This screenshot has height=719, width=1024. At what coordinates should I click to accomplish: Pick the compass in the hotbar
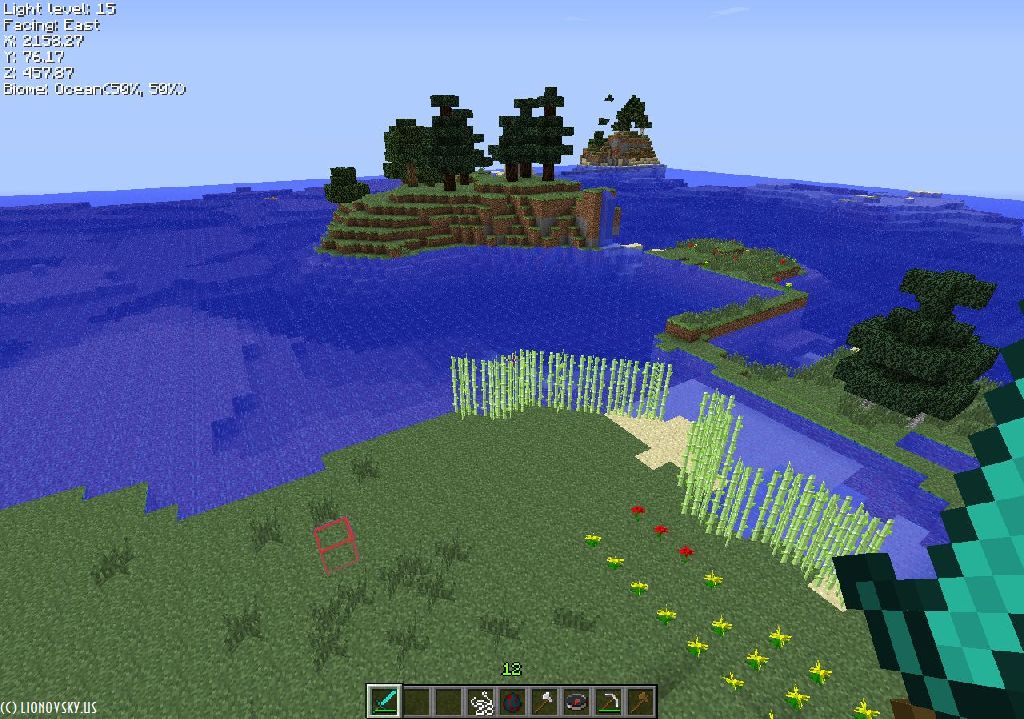click(577, 701)
